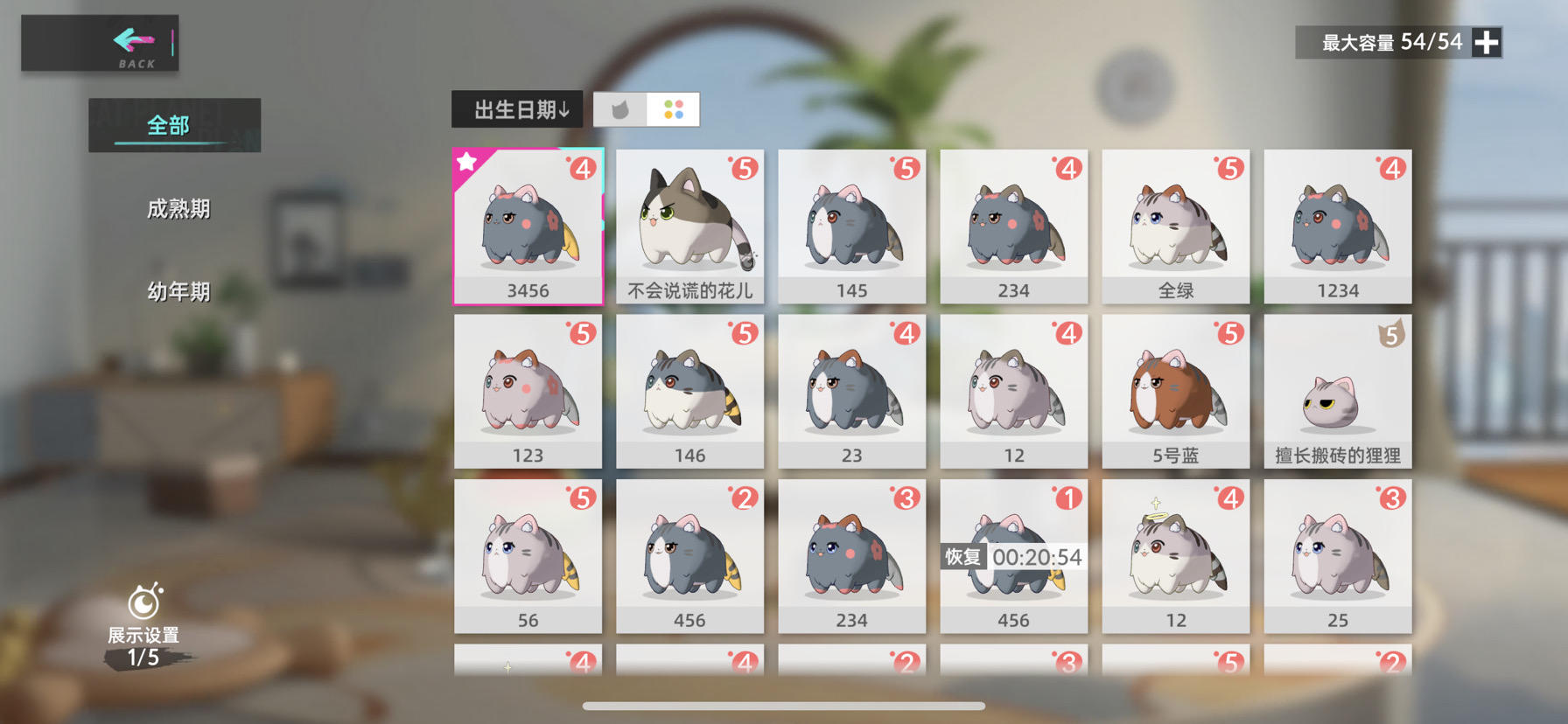This screenshot has height=724, width=1568.
Task: Click the red badge 5 on cat 全绿
Action: 1228,166
